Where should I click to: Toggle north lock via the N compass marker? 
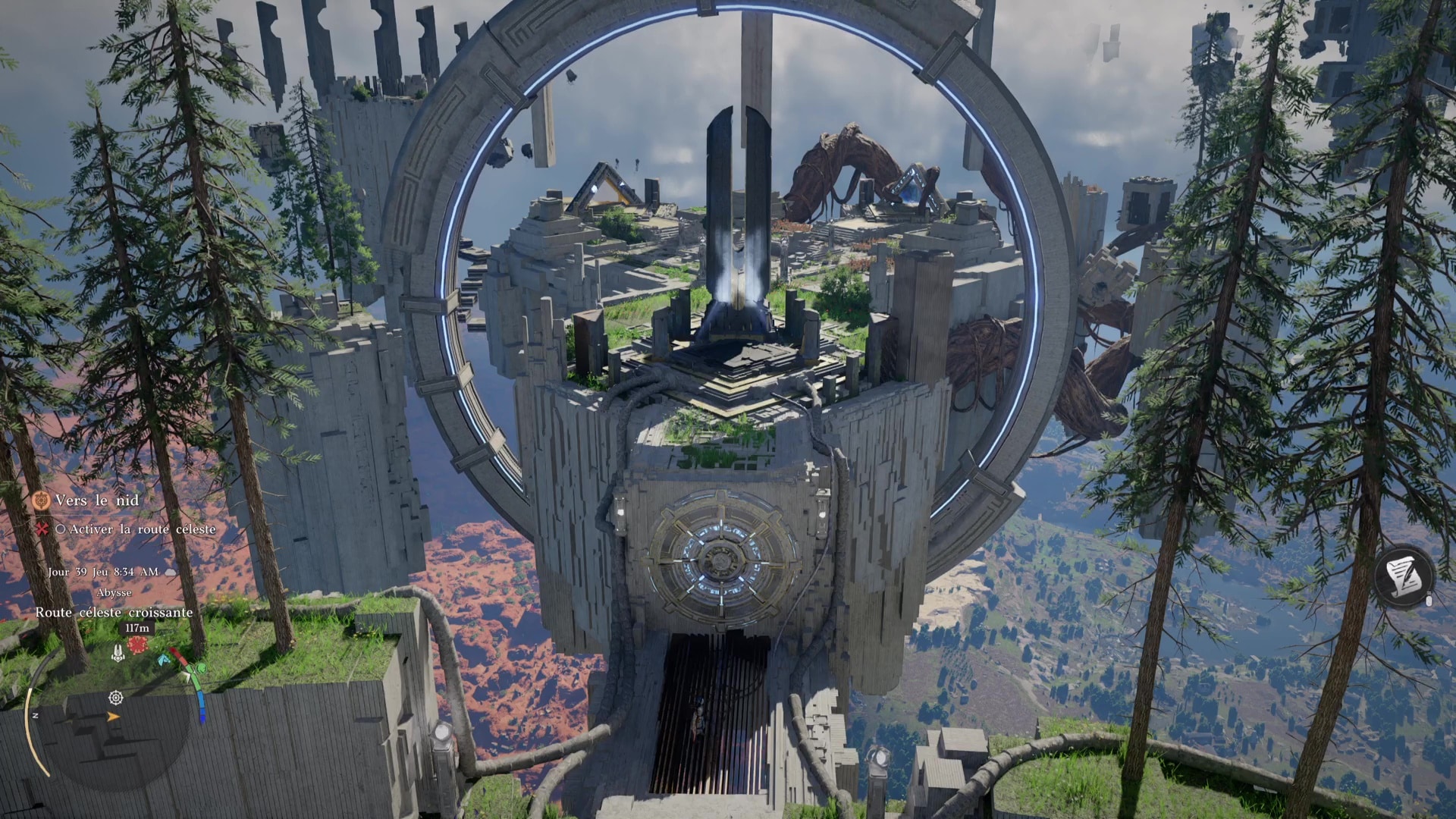pyautogui.click(x=35, y=714)
